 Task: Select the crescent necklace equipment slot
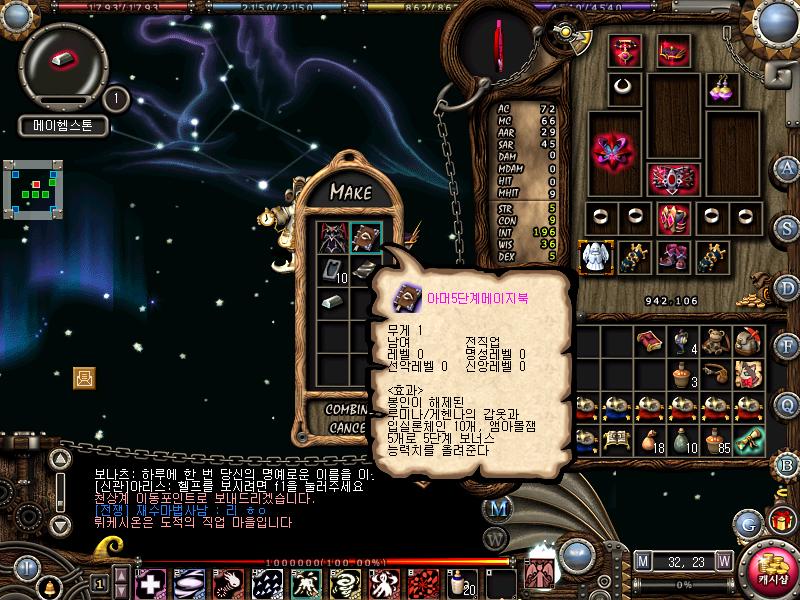pos(625,86)
